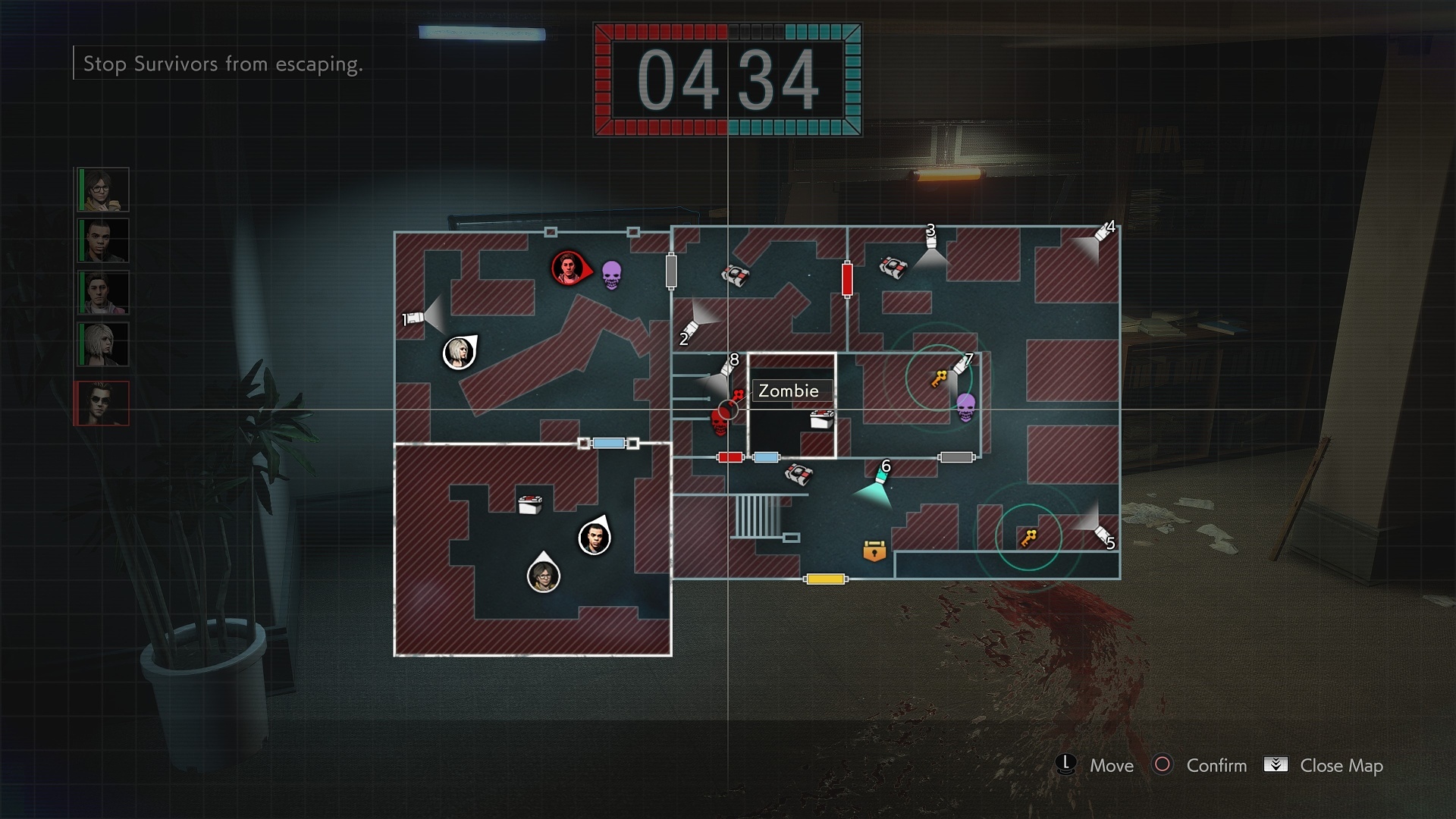Click the yellow door on the map
The height and width of the screenshot is (819, 1456).
tap(826, 579)
